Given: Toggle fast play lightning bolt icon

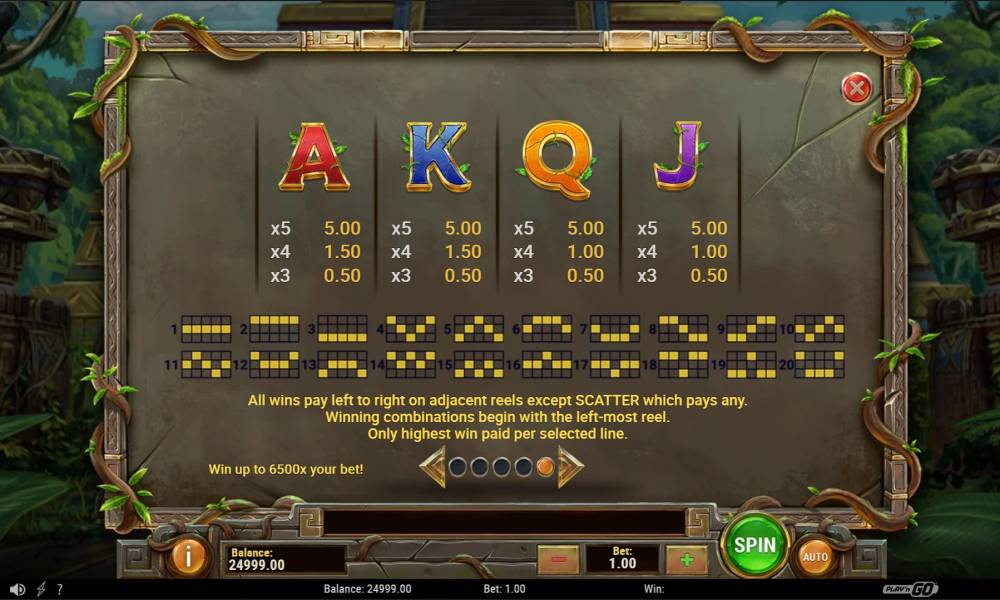Looking at the screenshot, I should pos(41,590).
